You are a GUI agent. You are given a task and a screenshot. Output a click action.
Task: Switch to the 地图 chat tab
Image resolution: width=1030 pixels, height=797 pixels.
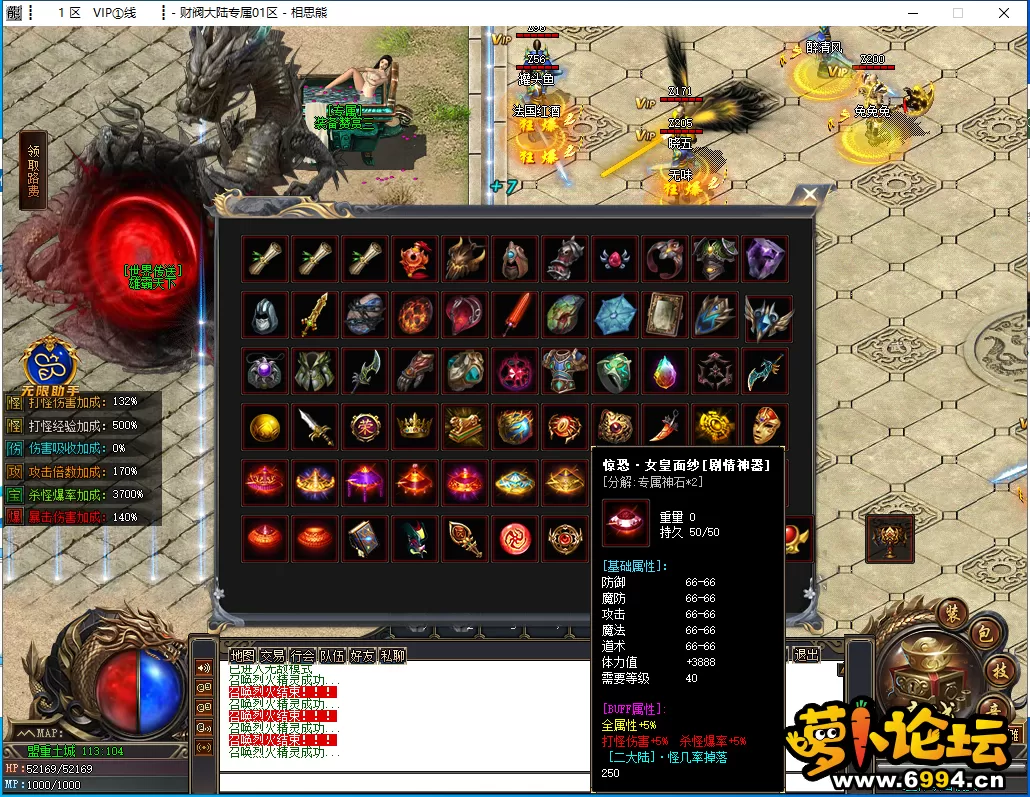click(242, 656)
